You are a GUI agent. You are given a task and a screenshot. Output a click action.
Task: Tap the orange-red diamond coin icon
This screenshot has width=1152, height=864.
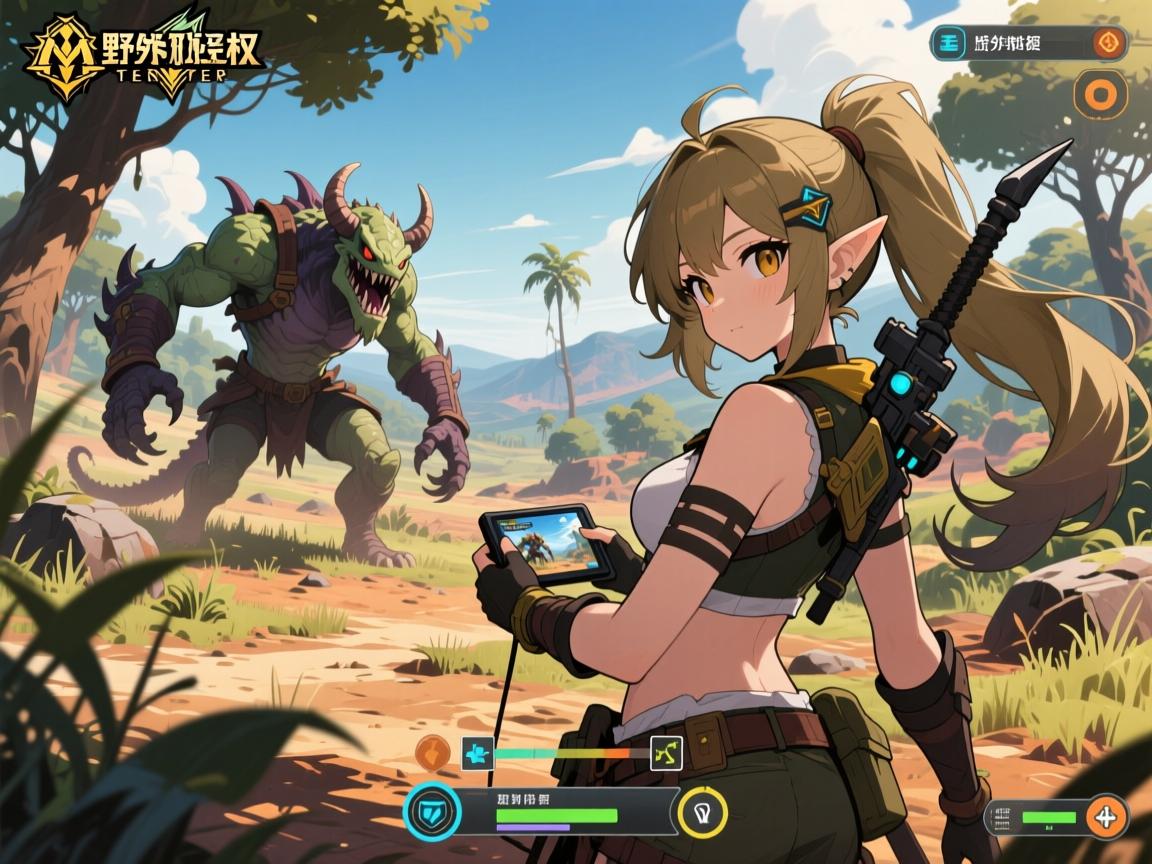[x=1105, y=43]
